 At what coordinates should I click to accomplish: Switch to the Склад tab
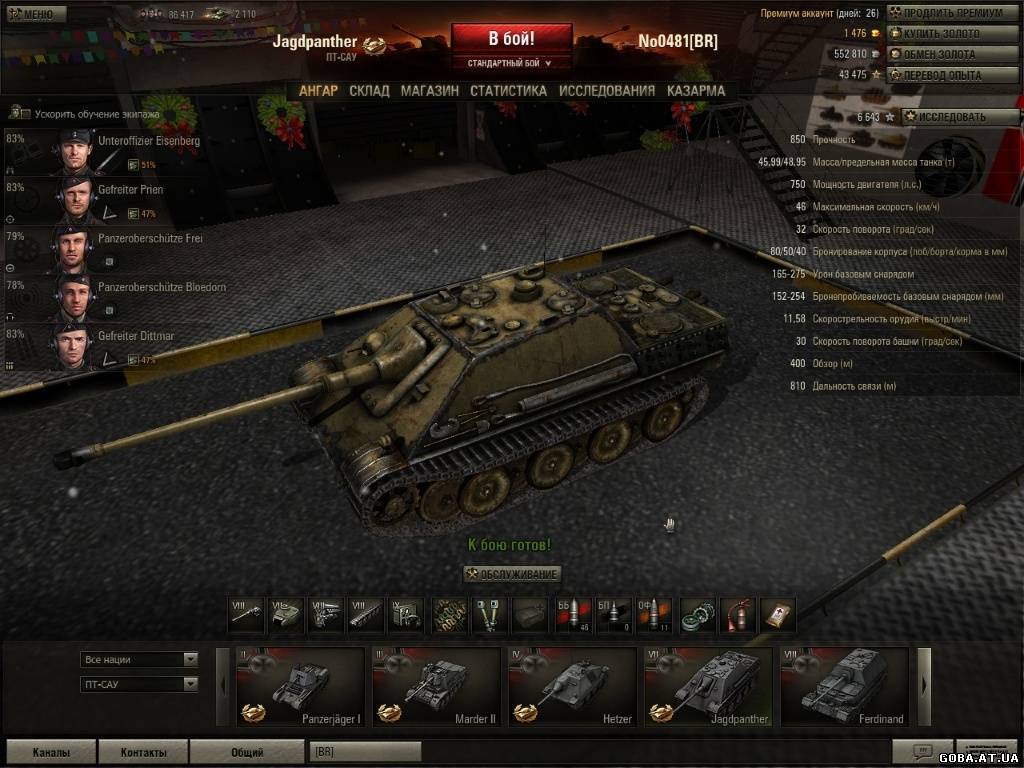pyautogui.click(x=369, y=90)
